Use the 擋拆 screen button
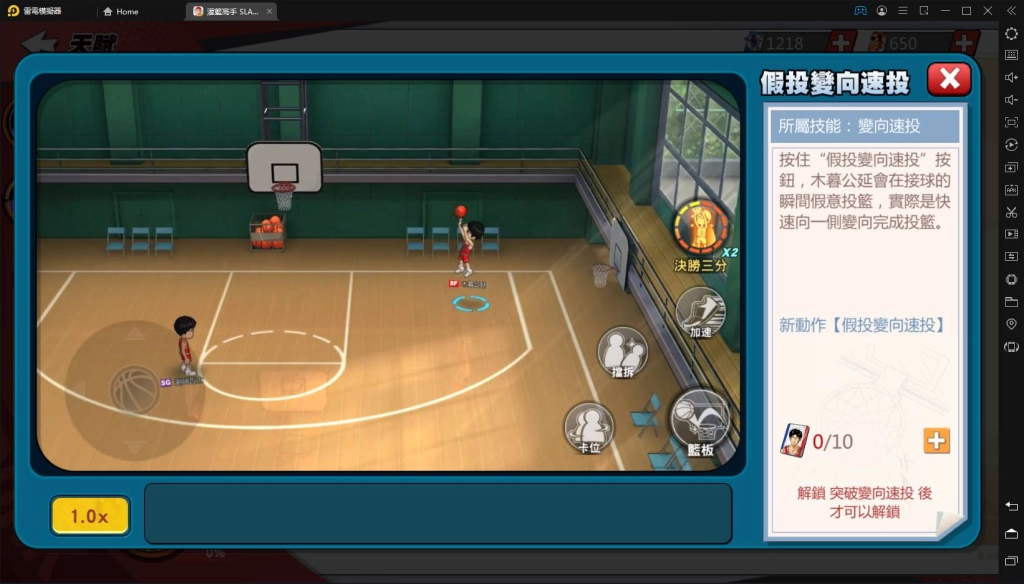The height and width of the screenshot is (584, 1024). click(622, 352)
